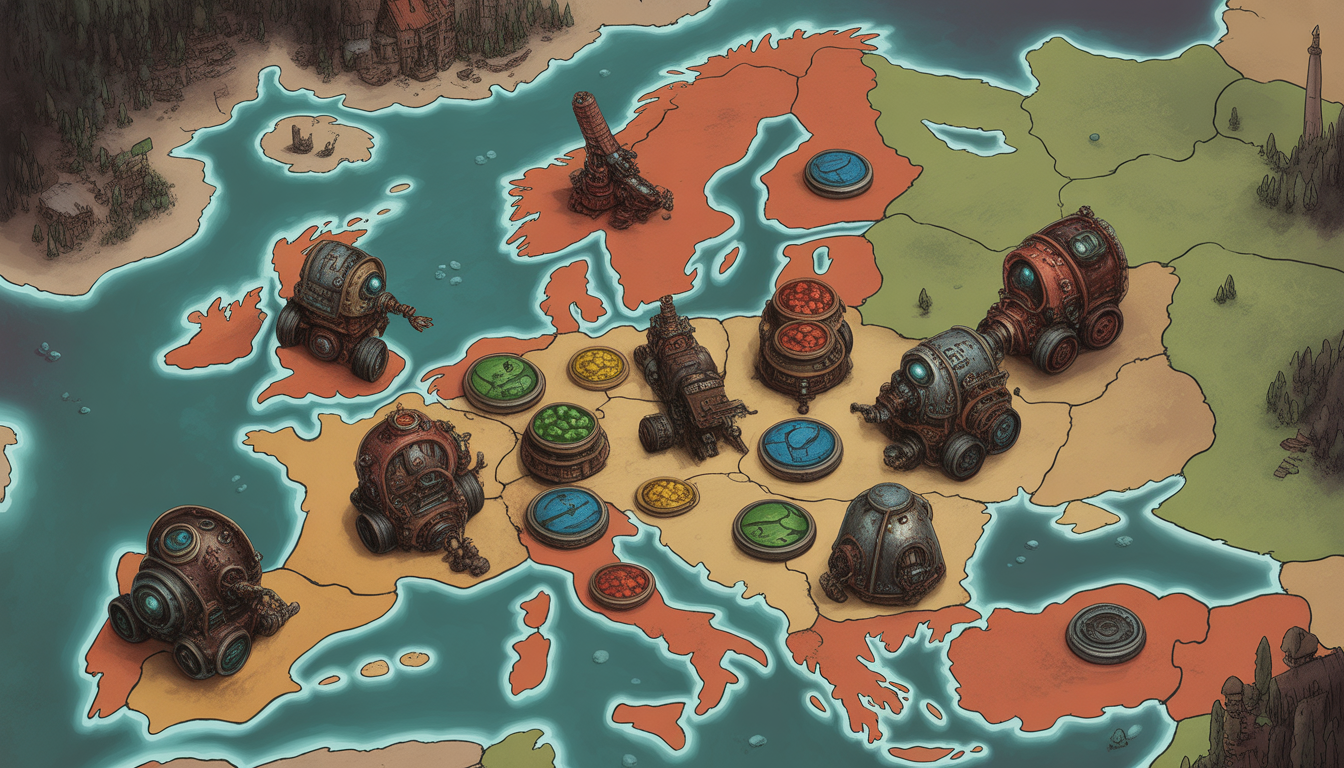Viewport: 1344px width, 768px height.
Task: Select the blue token on Finland
Action: click(838, 172)
